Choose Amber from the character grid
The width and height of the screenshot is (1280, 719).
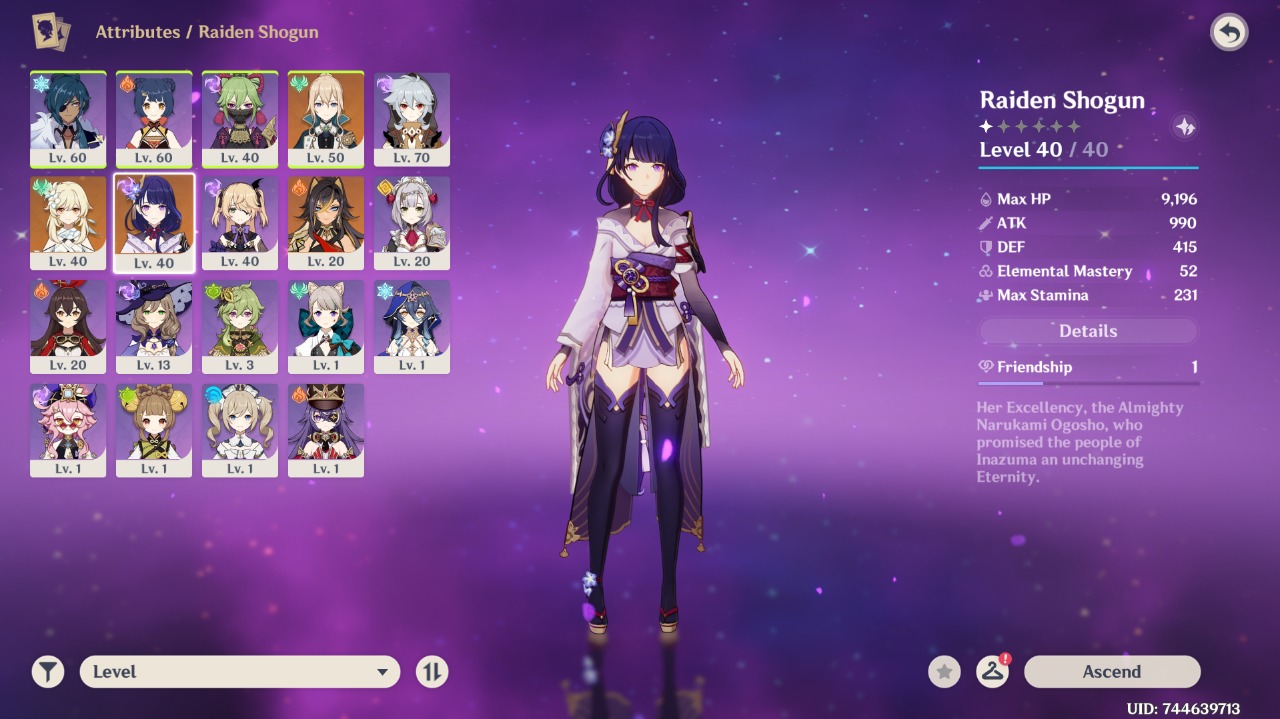68,326
